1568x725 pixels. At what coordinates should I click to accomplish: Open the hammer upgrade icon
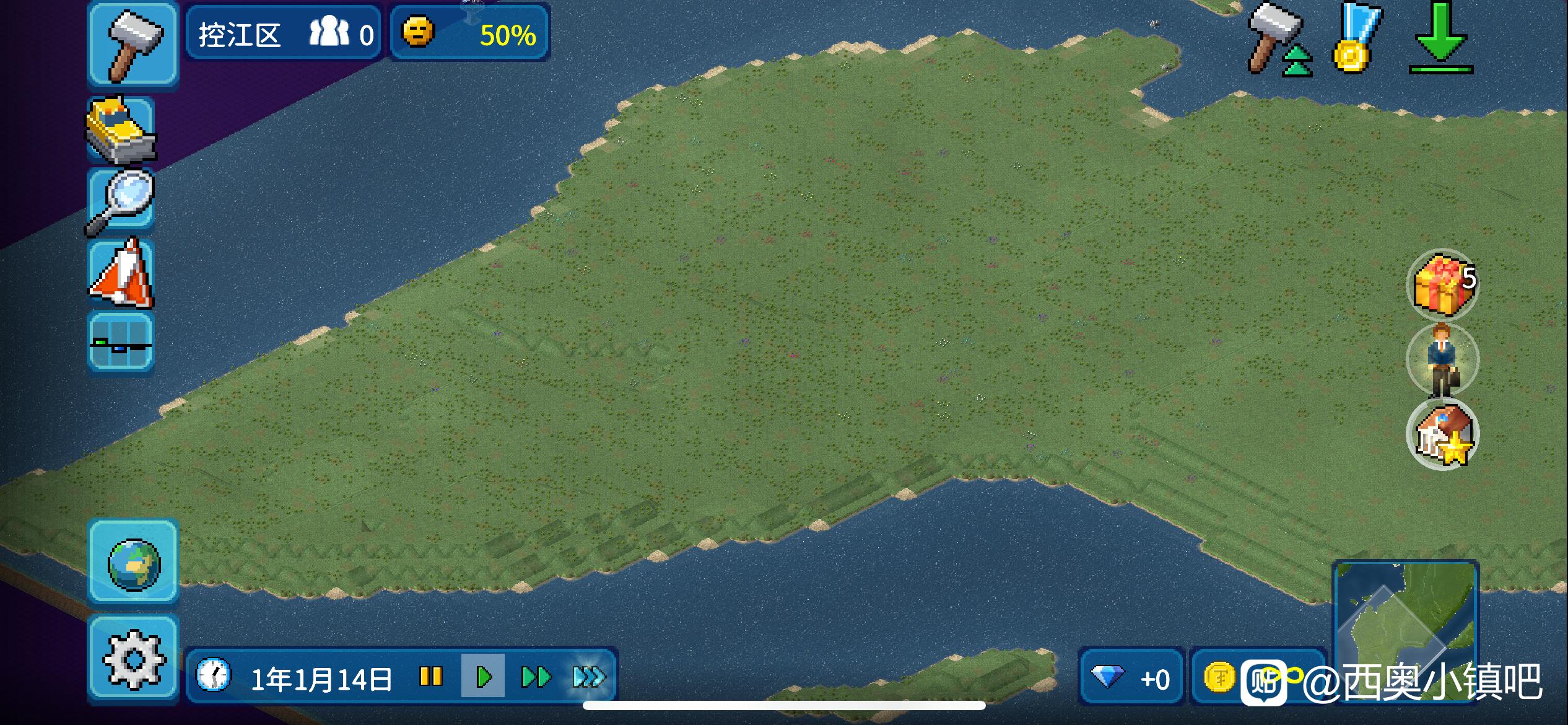click(1279, 40)
